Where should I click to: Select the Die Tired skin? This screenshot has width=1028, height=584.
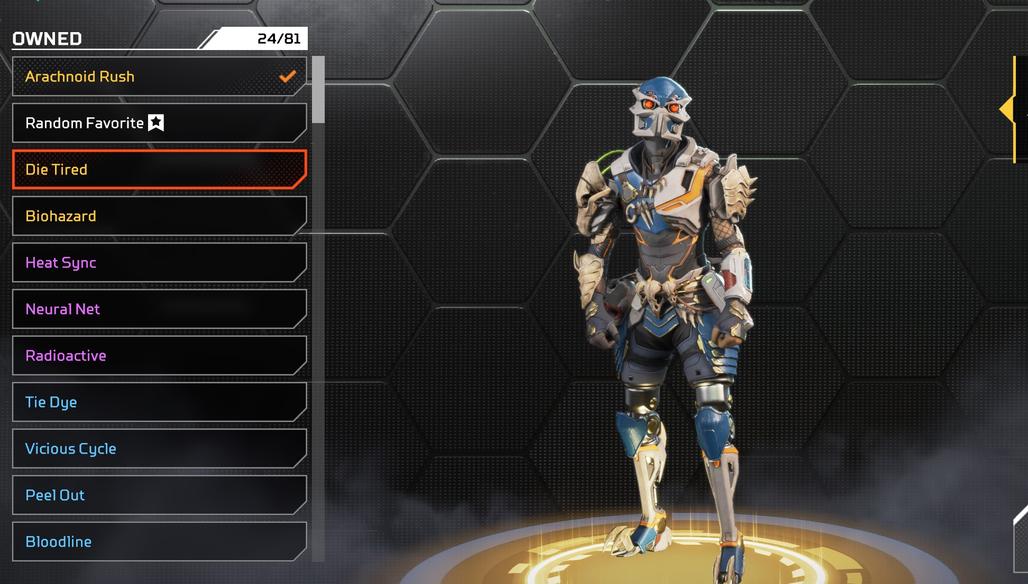pyautogui.click(x=158, y=170)
